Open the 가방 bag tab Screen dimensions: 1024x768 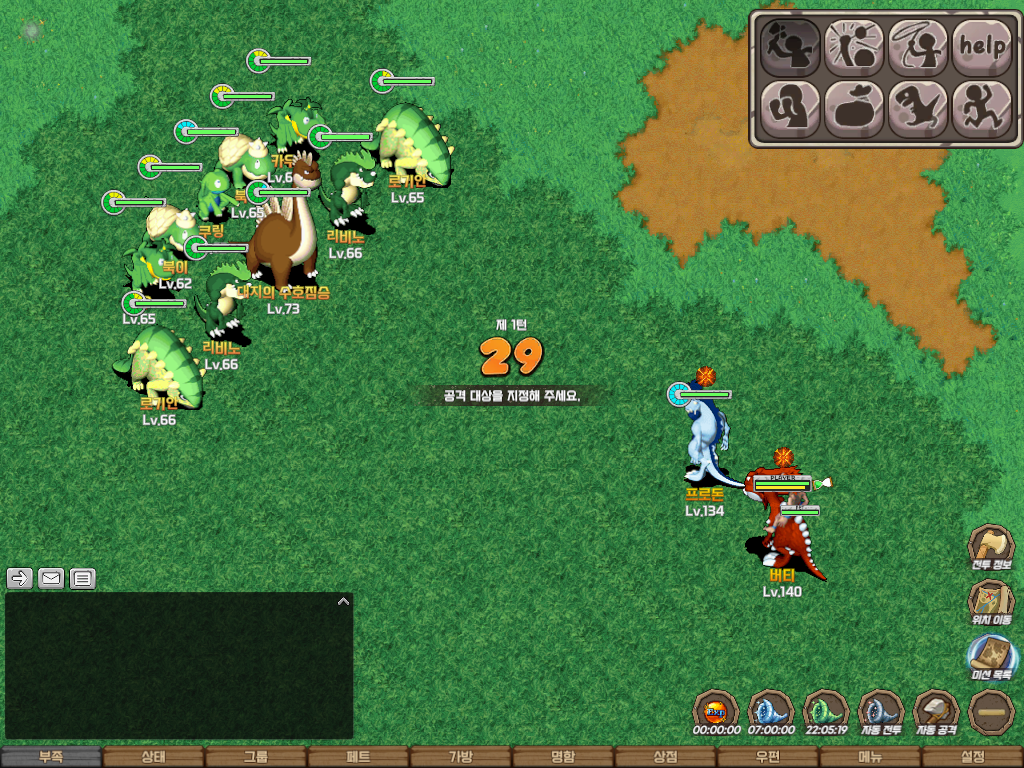point(460,758)
